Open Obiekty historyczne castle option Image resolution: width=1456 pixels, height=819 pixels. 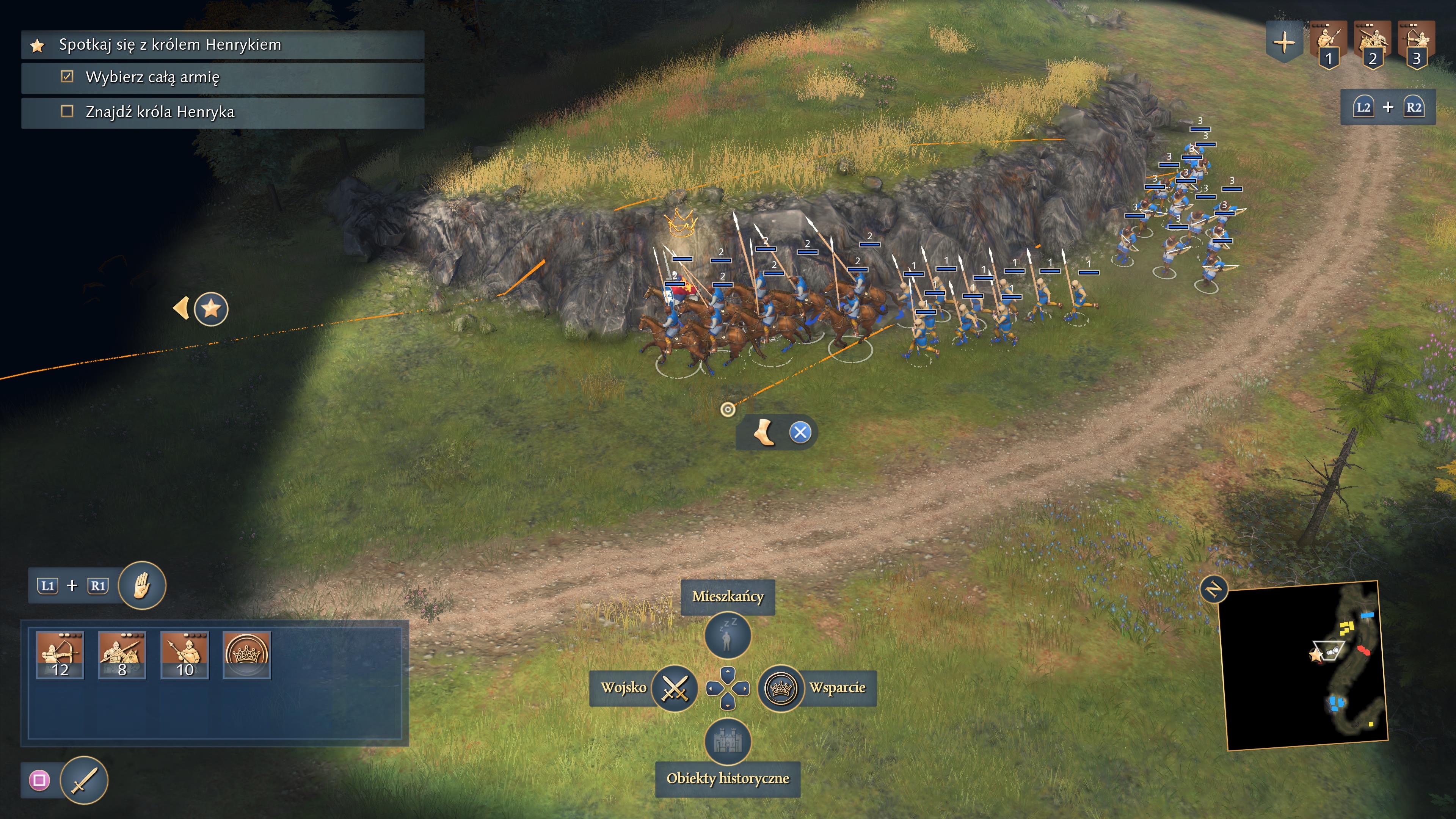[728, 741]
